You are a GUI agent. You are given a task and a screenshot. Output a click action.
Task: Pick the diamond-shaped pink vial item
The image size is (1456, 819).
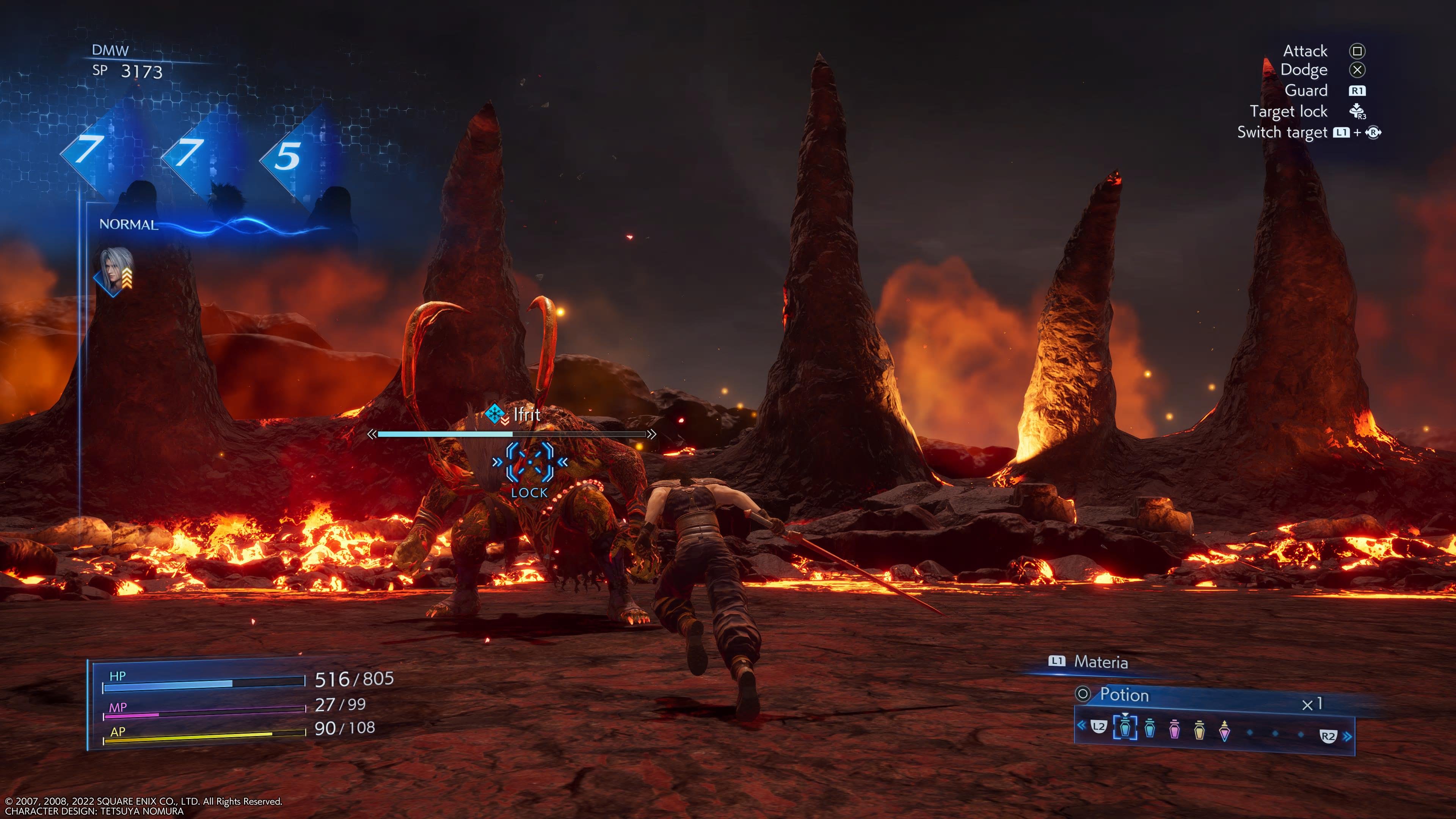coord(1224,730)
